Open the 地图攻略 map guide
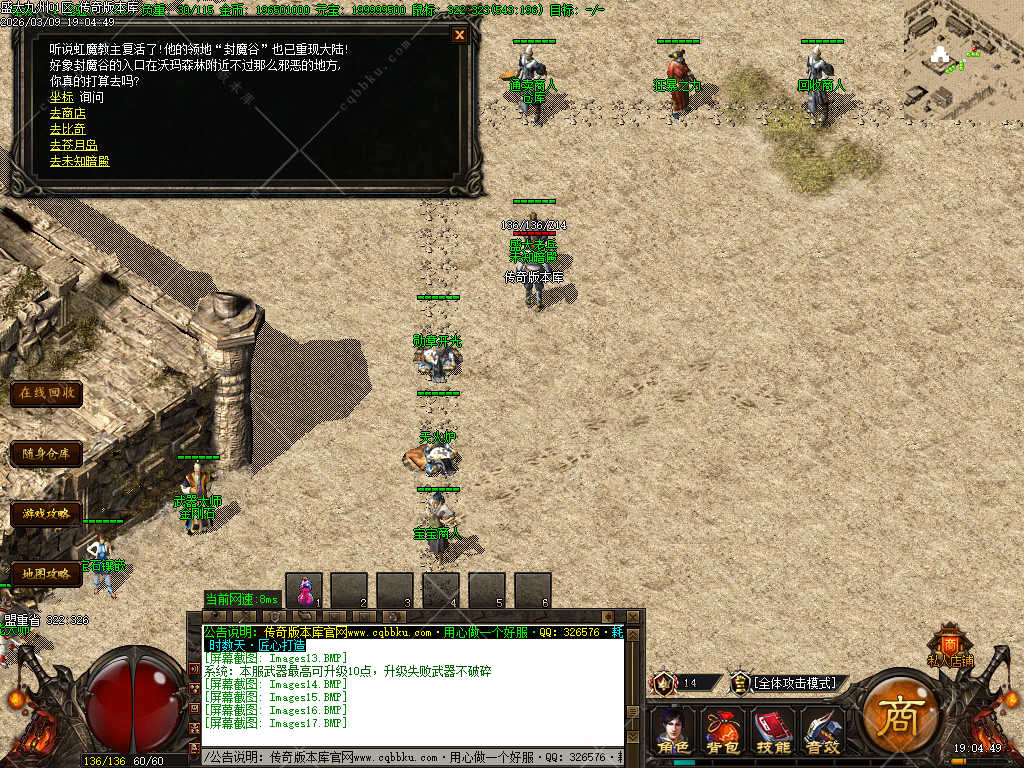The width and height of the screenshot is (1024, 768). click(46, 574)
